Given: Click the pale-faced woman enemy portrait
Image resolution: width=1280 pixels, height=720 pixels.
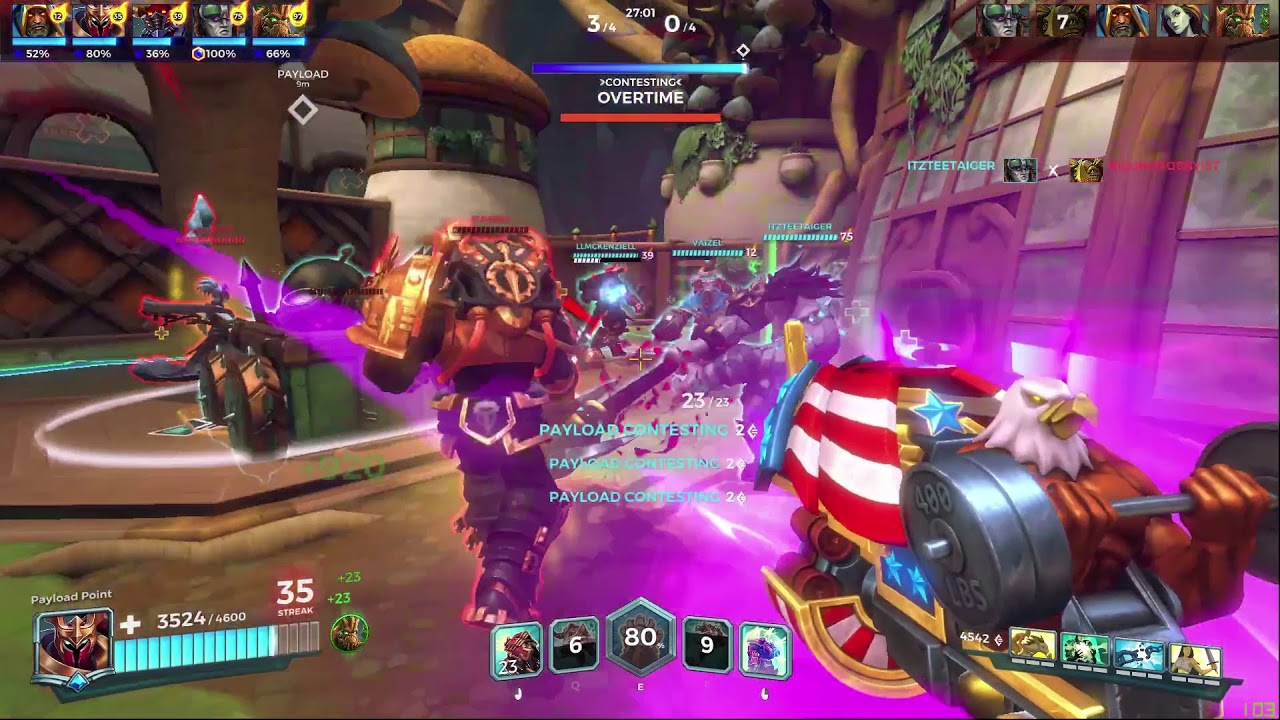Looking at the screenshot, I should tap(1182, 21).
